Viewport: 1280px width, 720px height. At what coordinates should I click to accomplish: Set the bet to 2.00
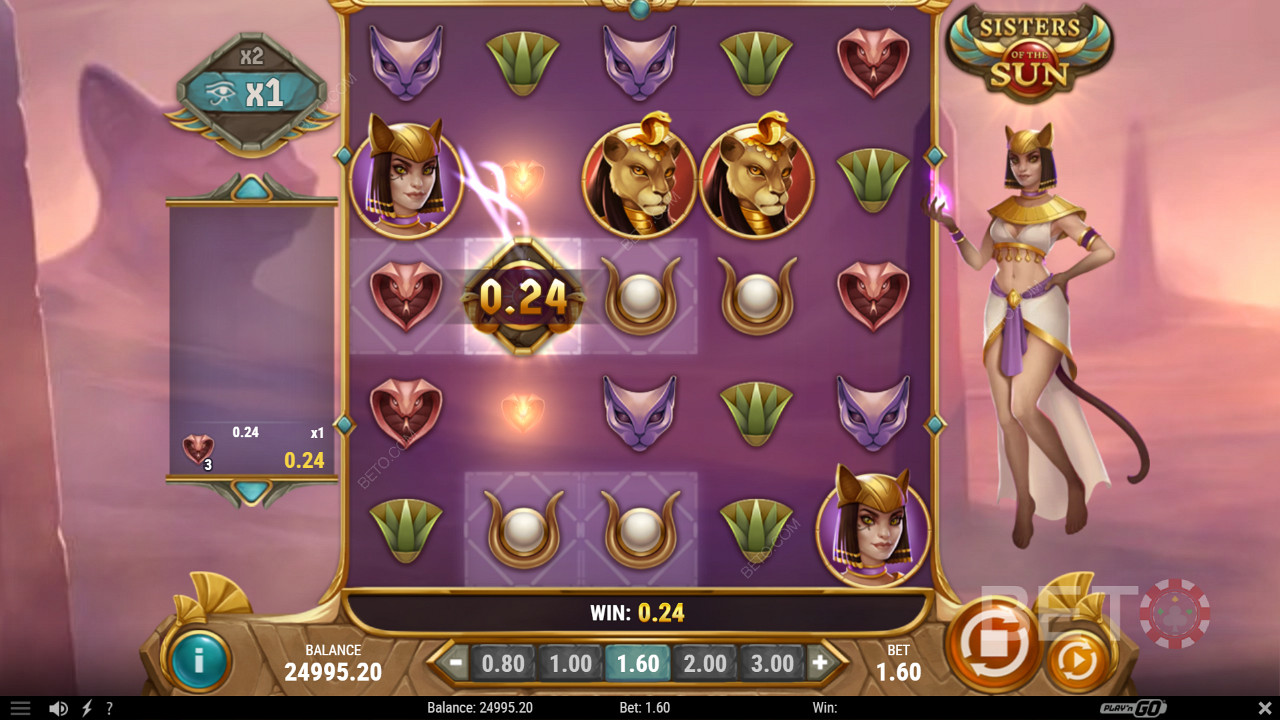705,663
